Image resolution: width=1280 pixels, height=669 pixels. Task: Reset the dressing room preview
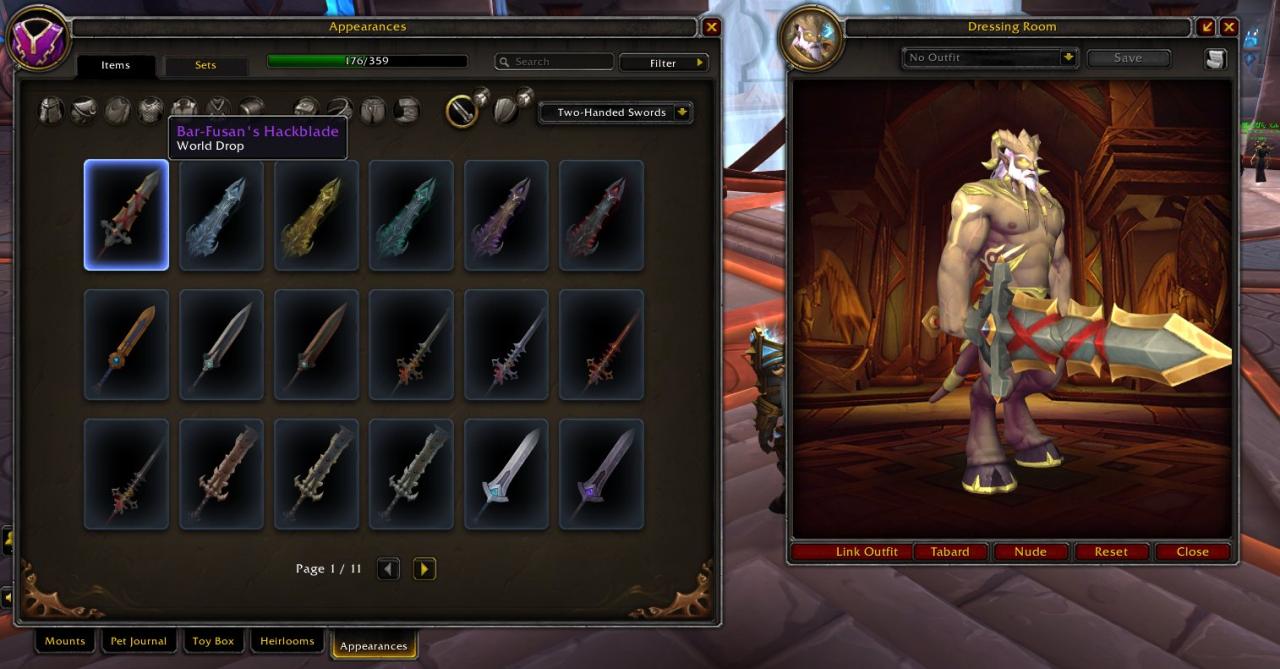(x=1111, y=552)
